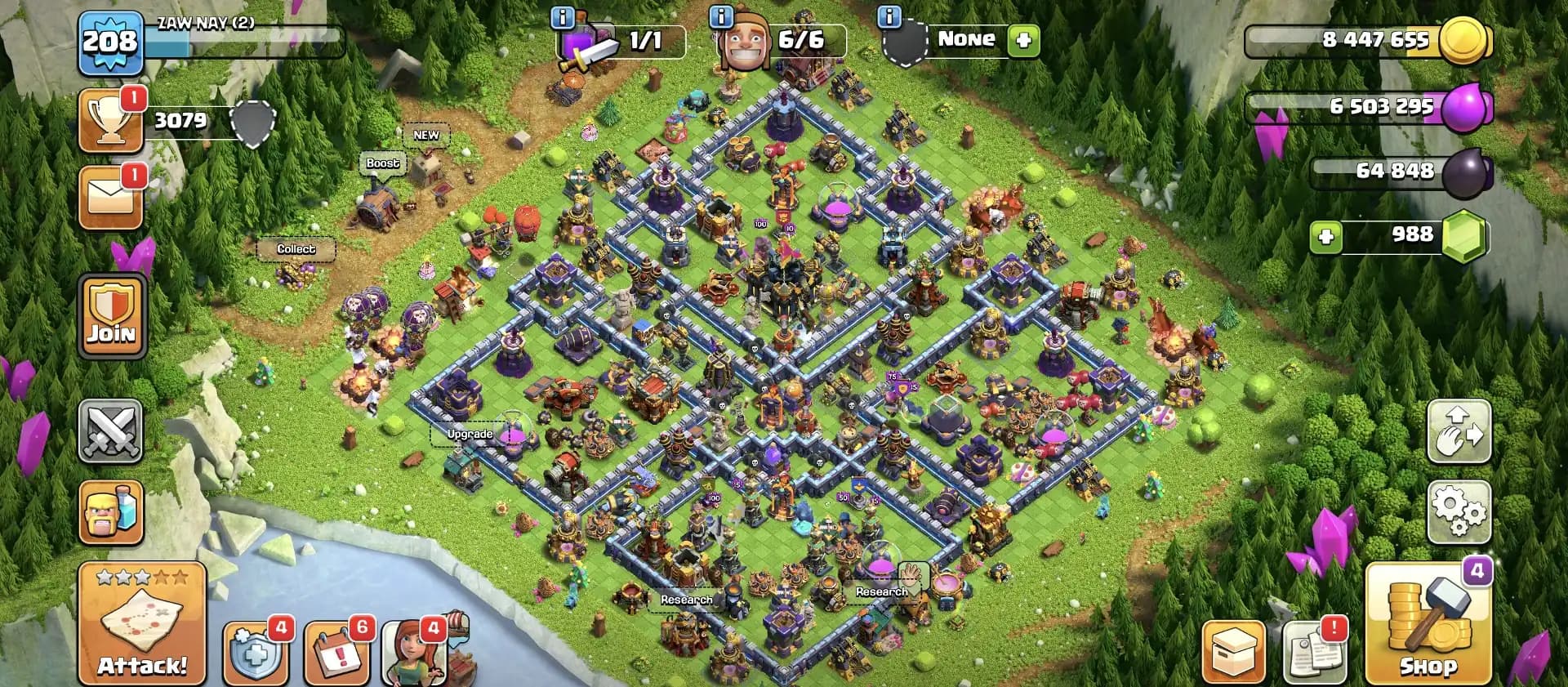
Task: Open the shield clan games panel badge
Action: coord(256,654)
